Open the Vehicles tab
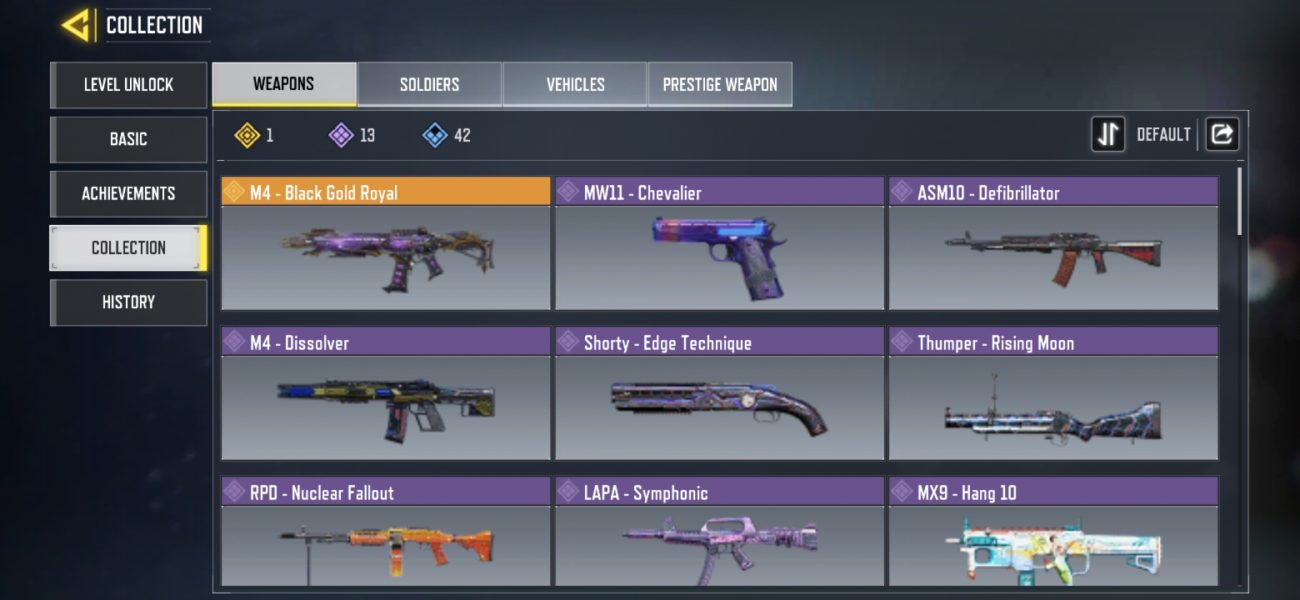 point(575,84)
